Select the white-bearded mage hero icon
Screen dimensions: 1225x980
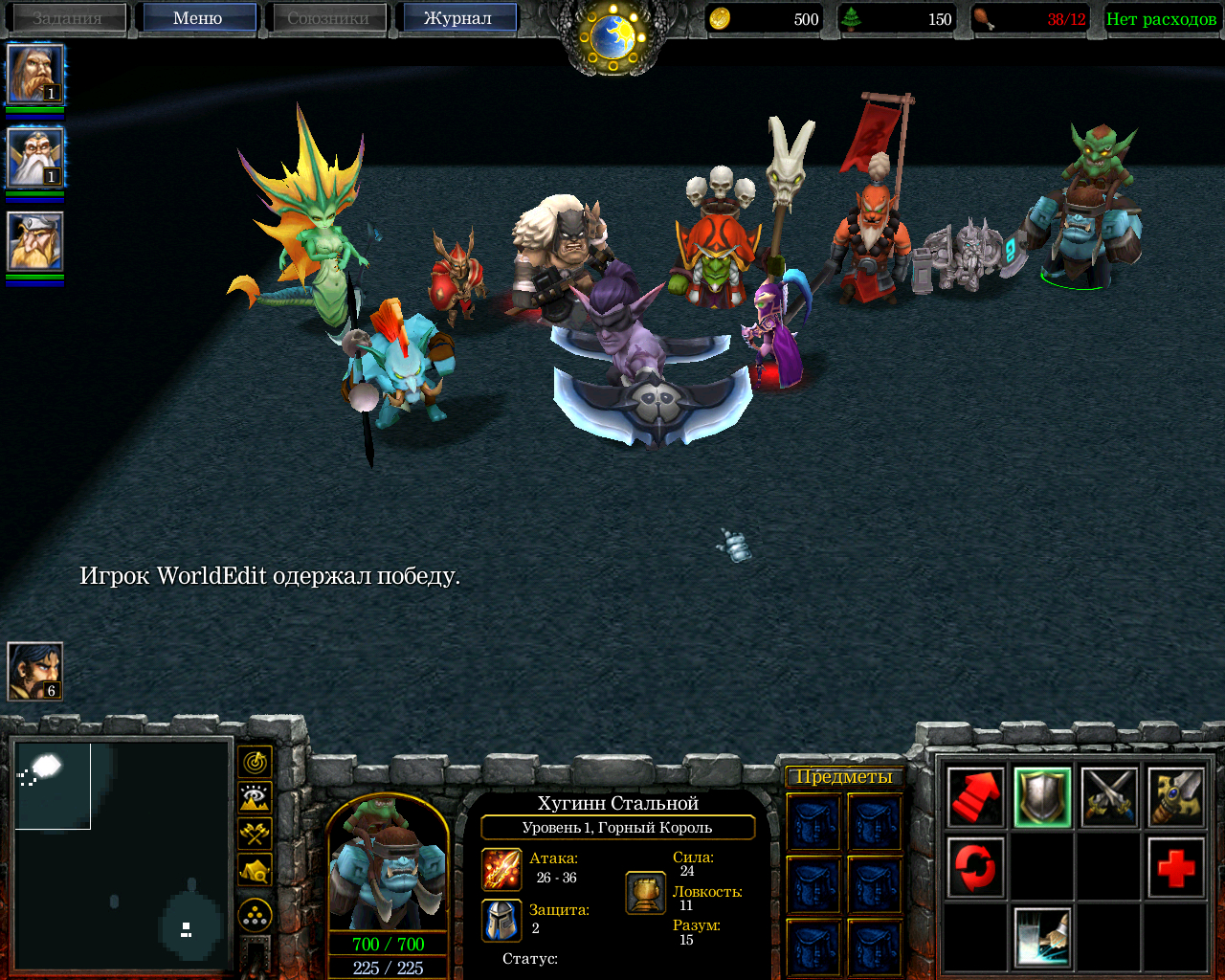[x=35, y=158]
